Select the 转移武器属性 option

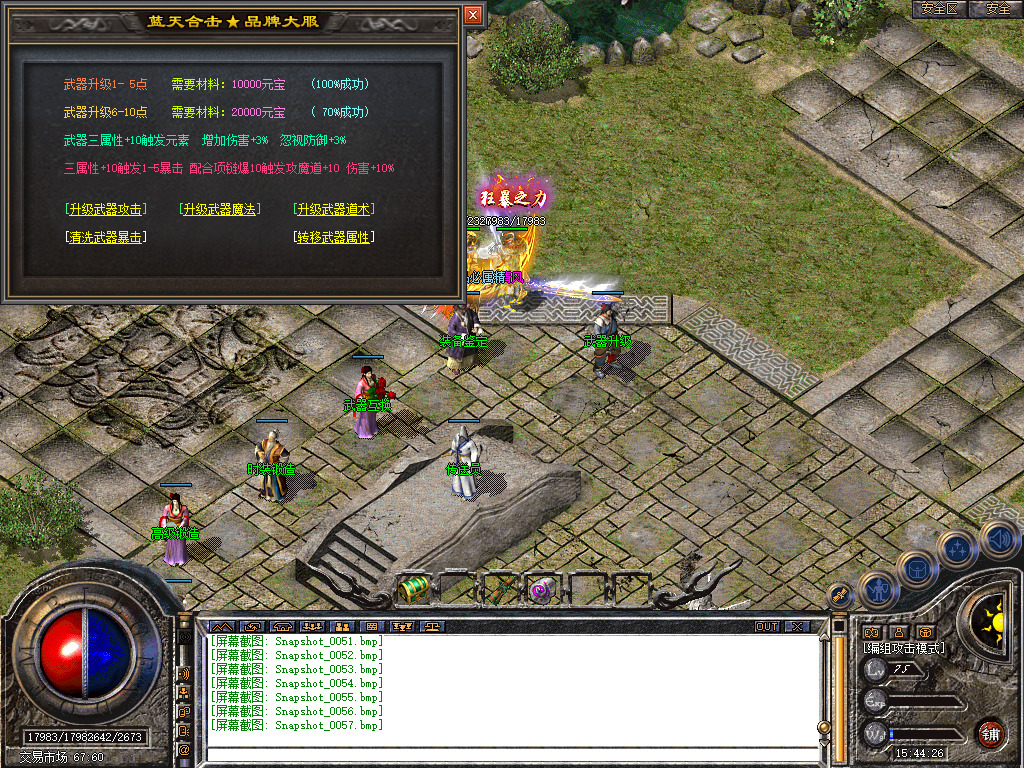(334, 237)
